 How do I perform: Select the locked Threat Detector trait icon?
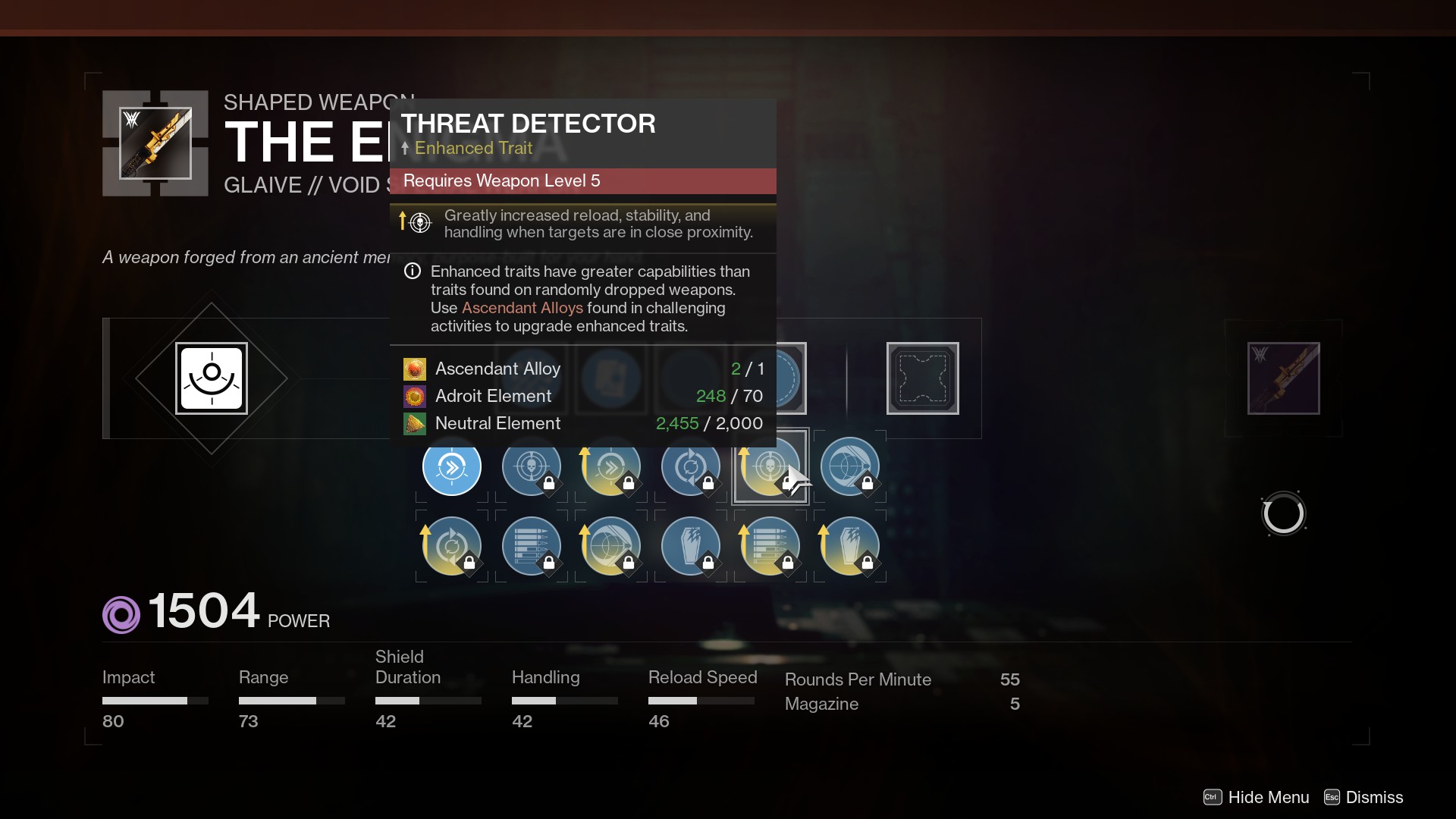pos(531,468)
